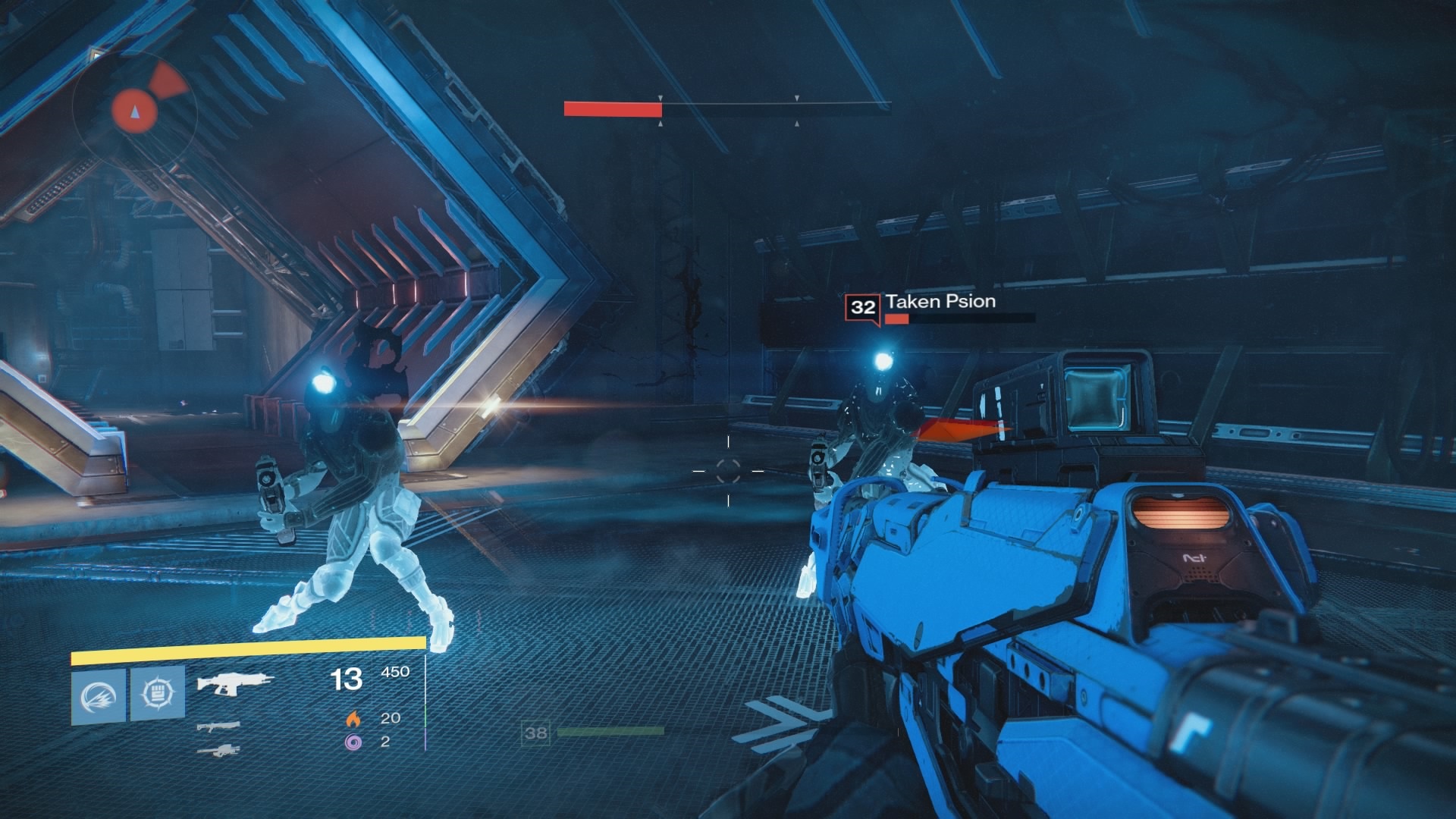The image size is (1456, 819).
Task: Click the motion tracker radar
Action: click(135, 111)
